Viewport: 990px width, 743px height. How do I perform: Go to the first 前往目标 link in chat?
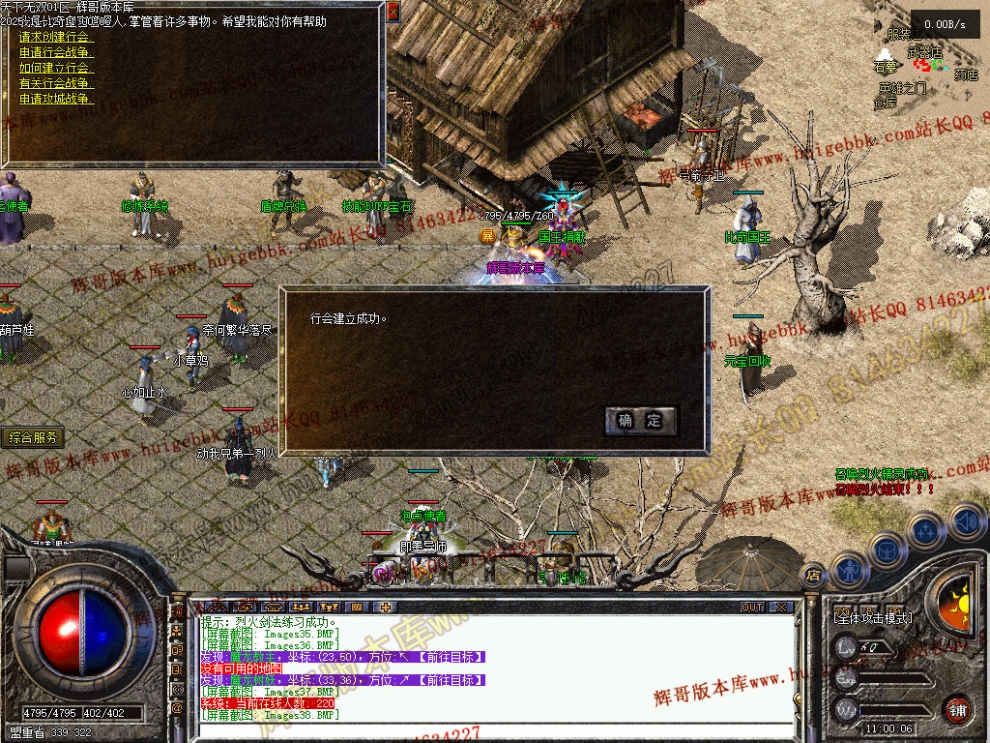pos(452,657)
